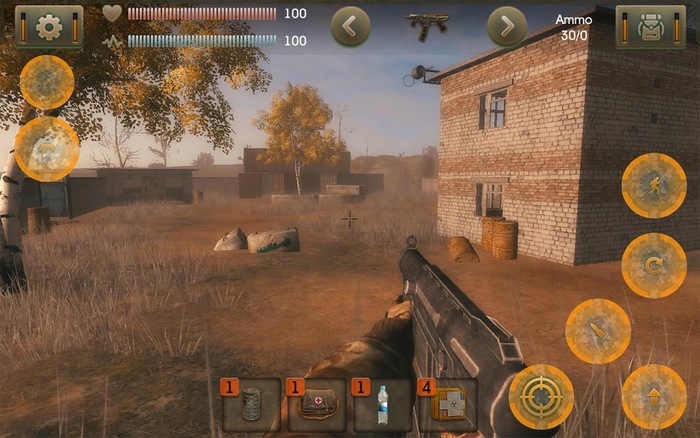Use the red-cross medical bag slot
The width and height of the screenshot is (700, 438).
[316, 405]
